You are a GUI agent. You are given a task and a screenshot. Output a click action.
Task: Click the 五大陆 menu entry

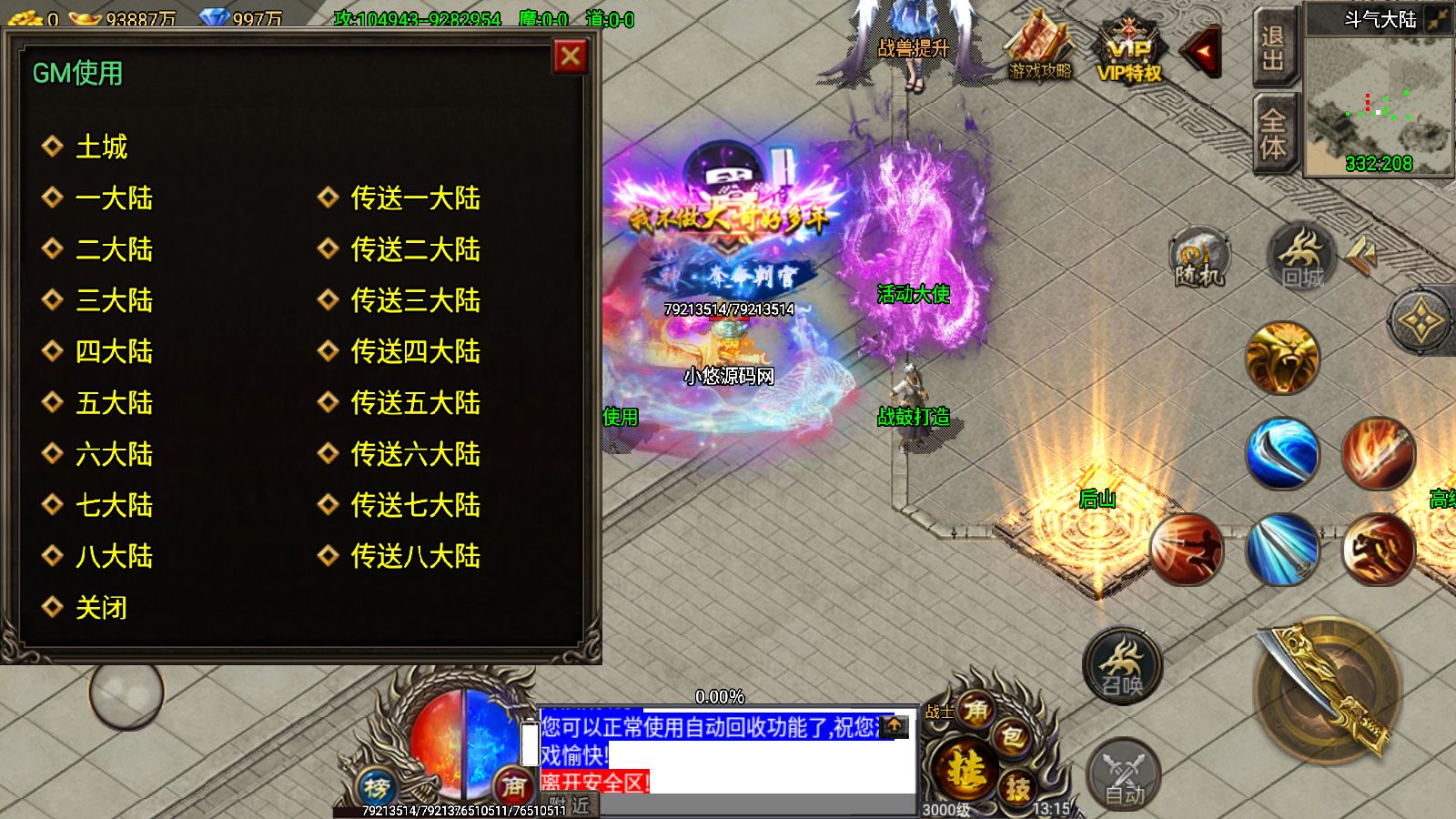113,403
